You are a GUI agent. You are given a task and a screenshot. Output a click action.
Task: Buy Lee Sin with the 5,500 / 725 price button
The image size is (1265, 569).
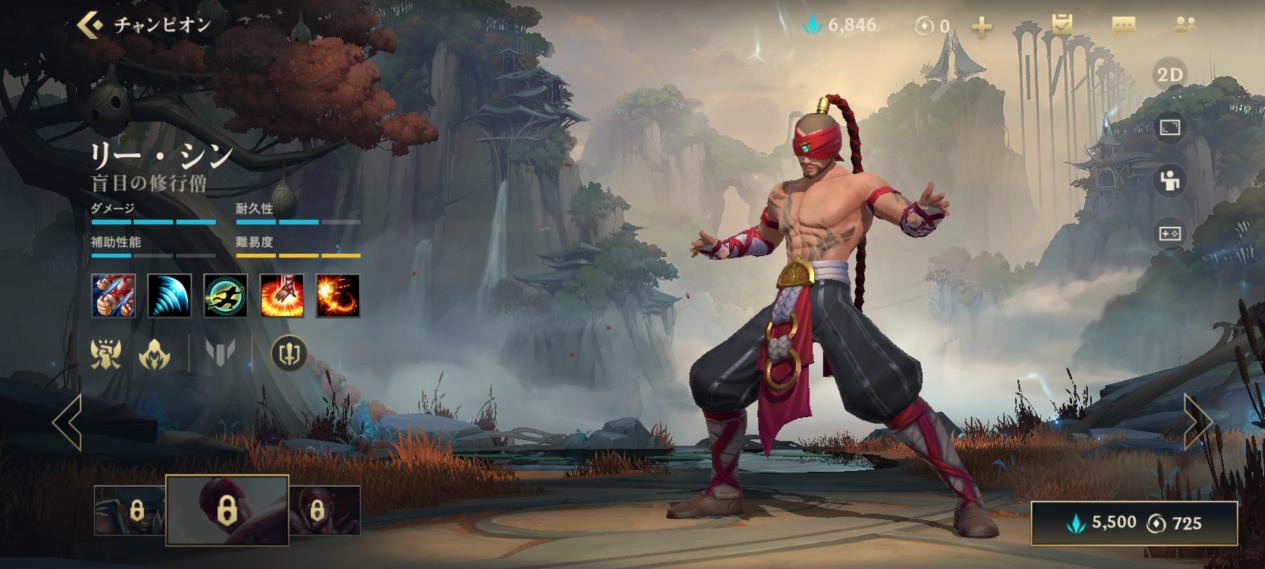1134,523
